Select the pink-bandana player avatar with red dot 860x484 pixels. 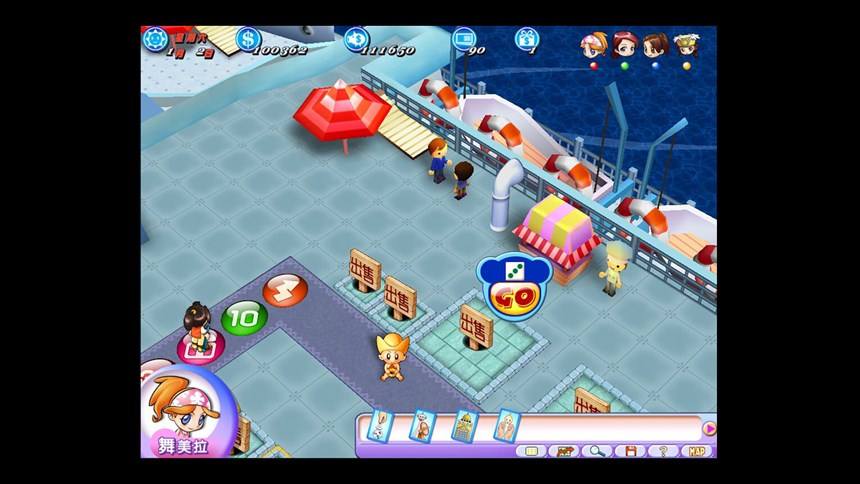point(592,46)
